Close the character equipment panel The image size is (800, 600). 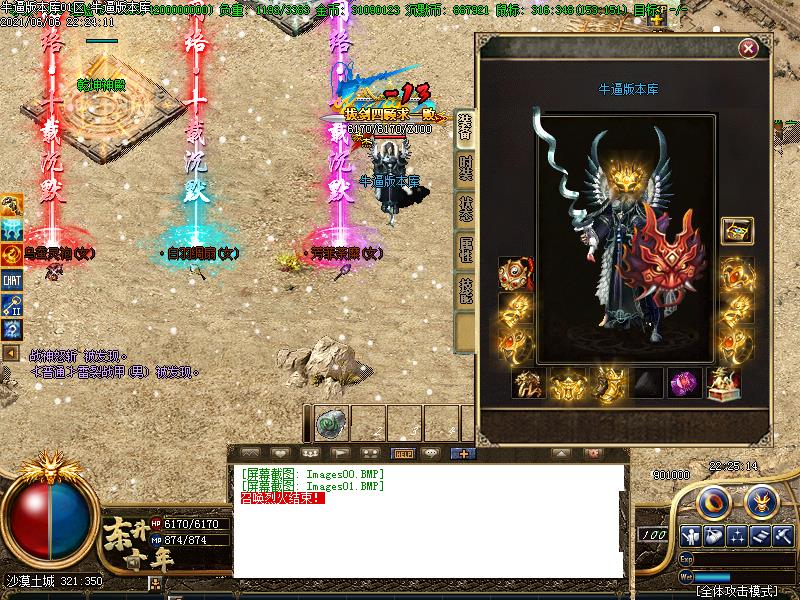pos(747,48)
